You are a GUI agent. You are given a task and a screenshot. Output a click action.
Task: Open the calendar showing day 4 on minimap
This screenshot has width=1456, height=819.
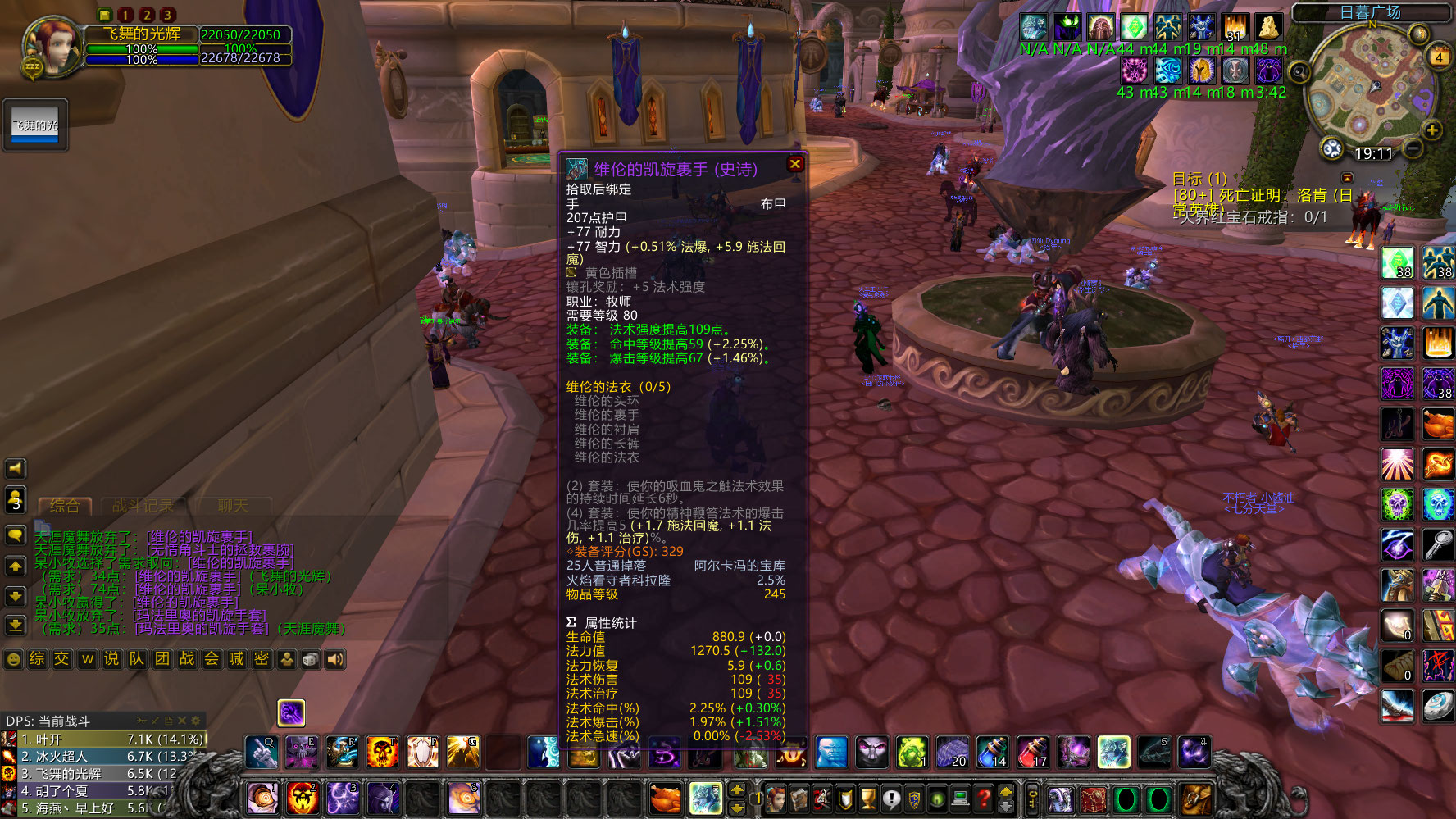1438,57
